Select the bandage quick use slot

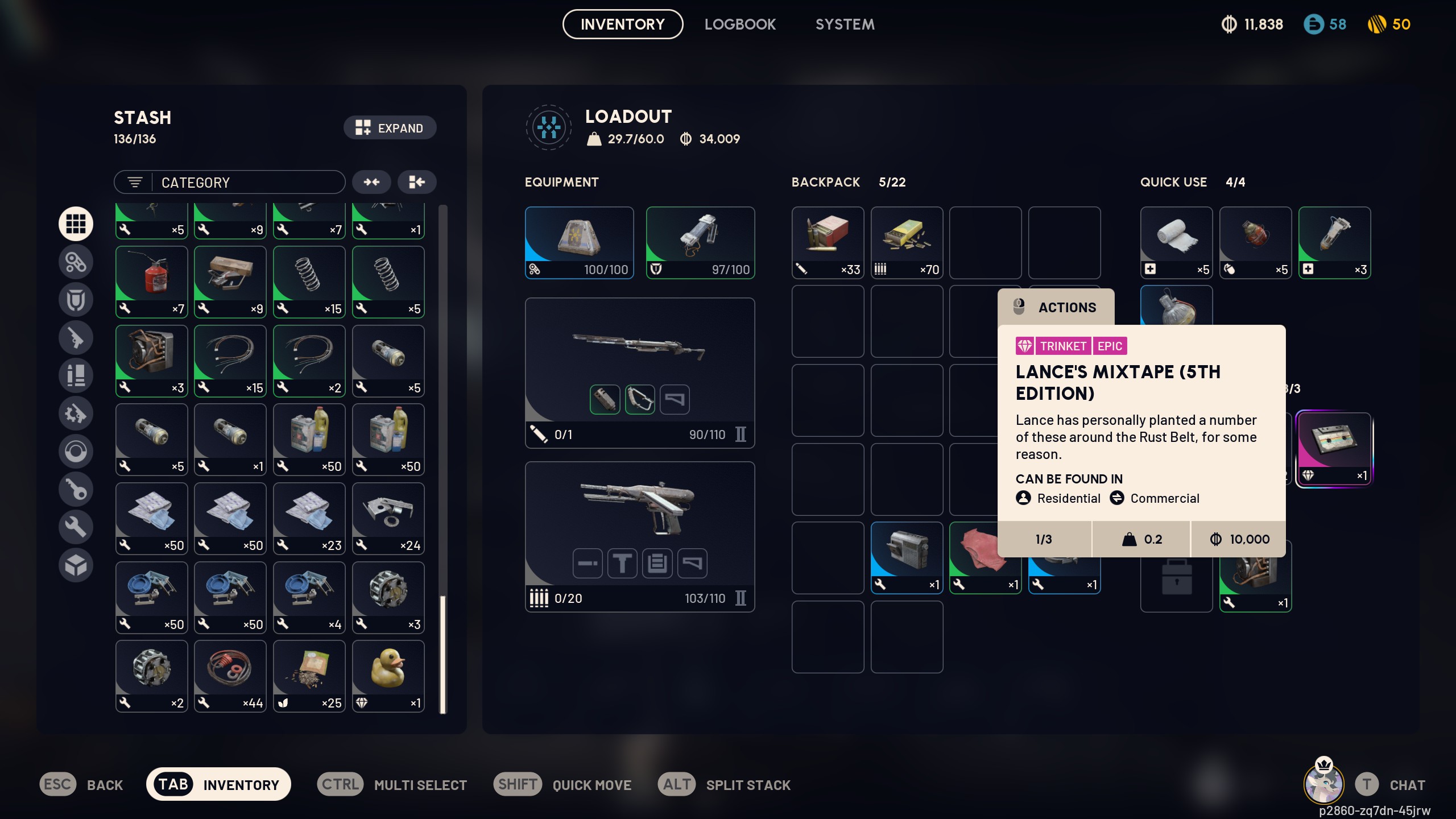[x=1176, y=242]
